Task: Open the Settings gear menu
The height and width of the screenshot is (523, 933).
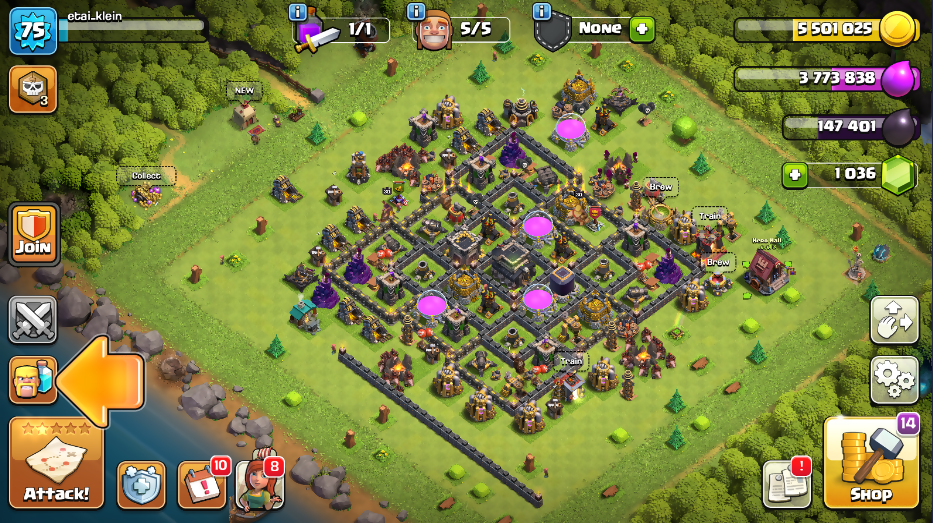Action: point(893,379)
